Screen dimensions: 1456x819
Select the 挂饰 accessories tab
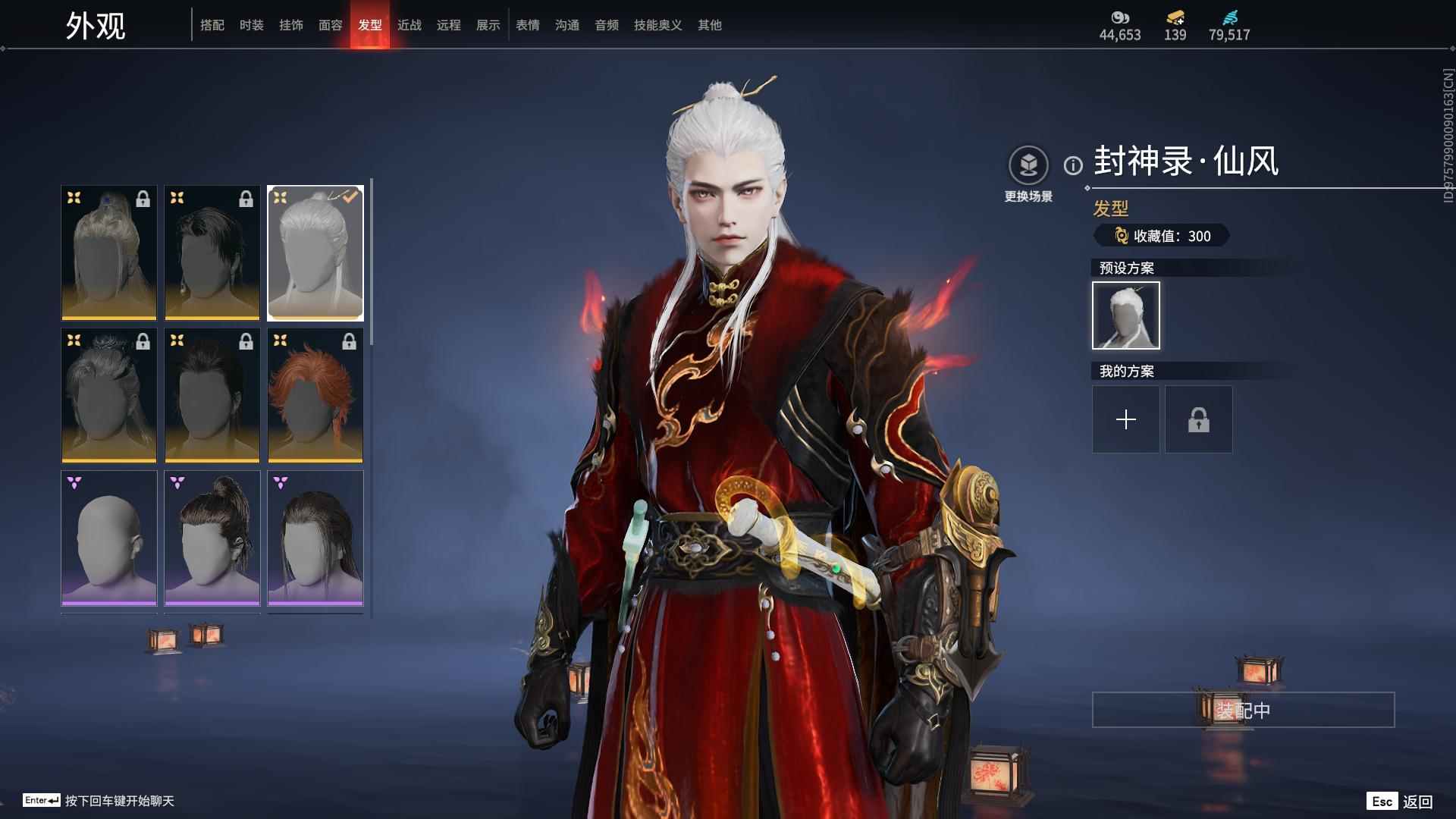tap(291, 25)
